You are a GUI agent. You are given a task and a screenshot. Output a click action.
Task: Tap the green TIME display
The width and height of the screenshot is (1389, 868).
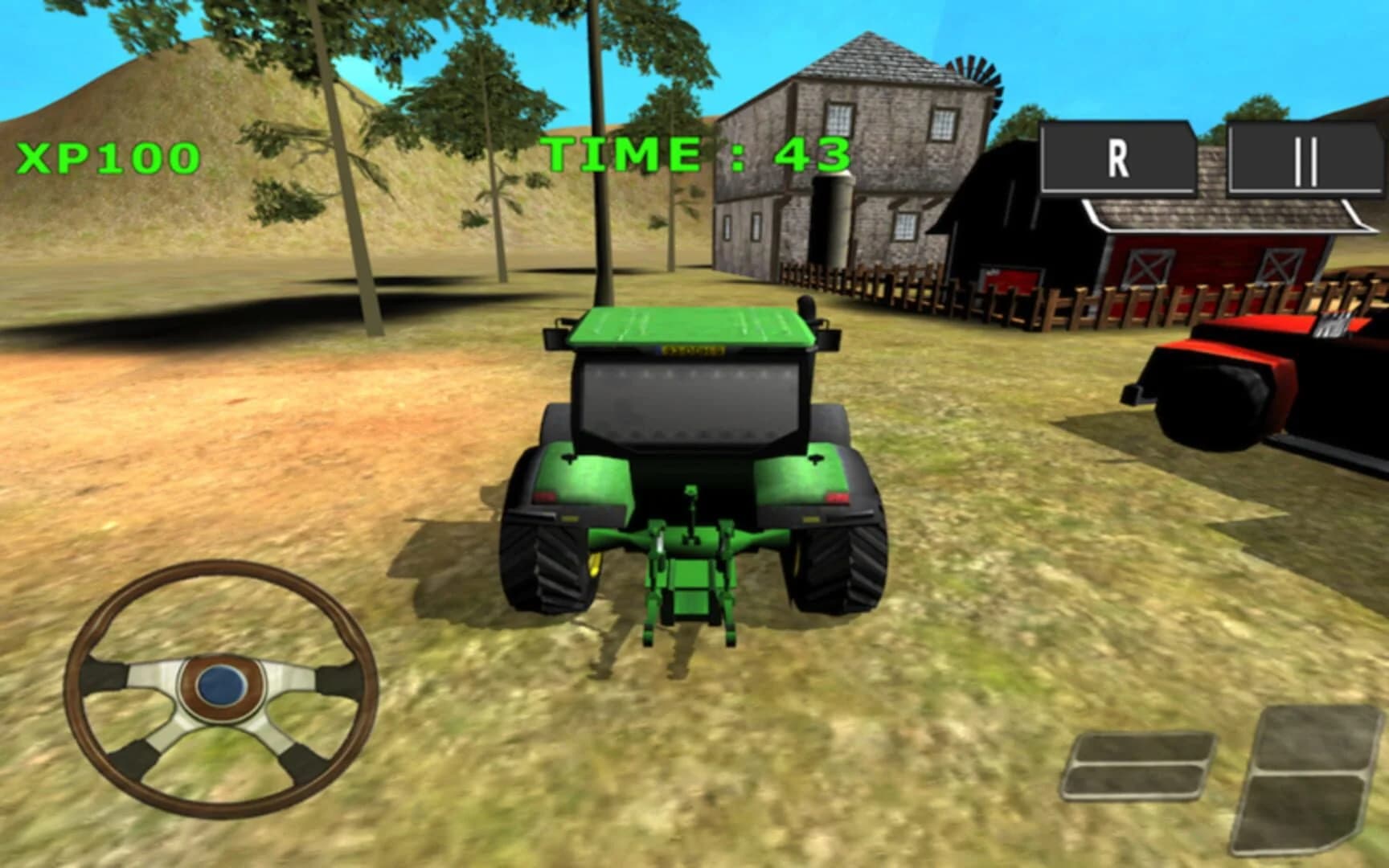click(x=698, y=155)
